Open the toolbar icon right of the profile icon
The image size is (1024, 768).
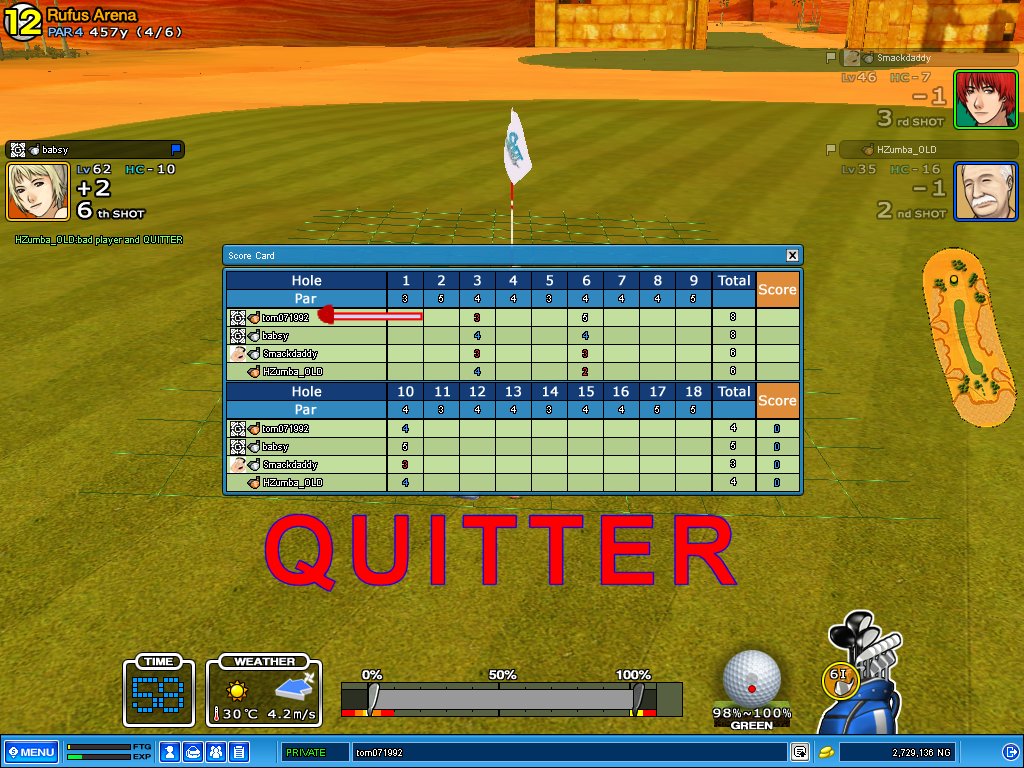194,752
